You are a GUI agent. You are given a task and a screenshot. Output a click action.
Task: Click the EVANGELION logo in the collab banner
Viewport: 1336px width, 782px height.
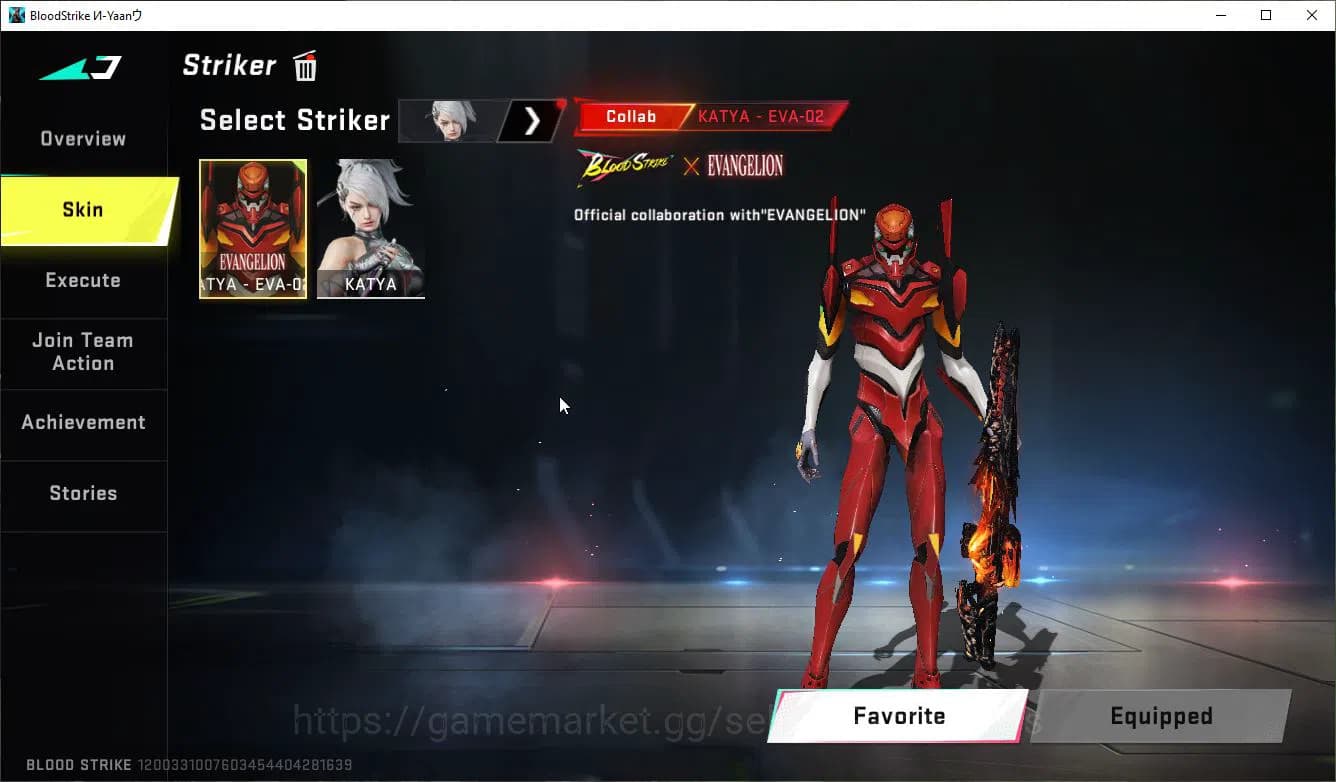coord(742,166)
